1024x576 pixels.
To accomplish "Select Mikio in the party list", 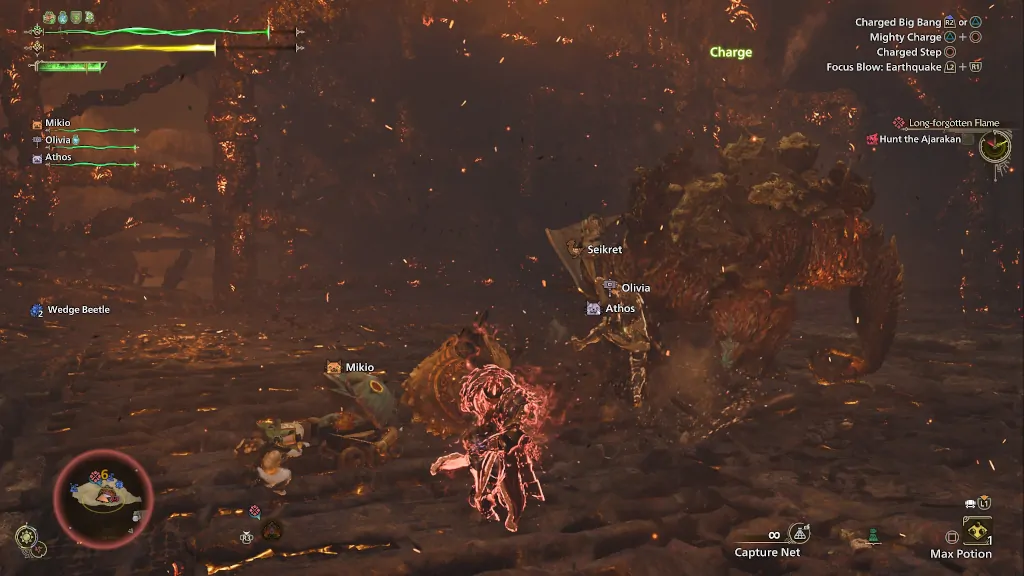I will coord(58,123).
